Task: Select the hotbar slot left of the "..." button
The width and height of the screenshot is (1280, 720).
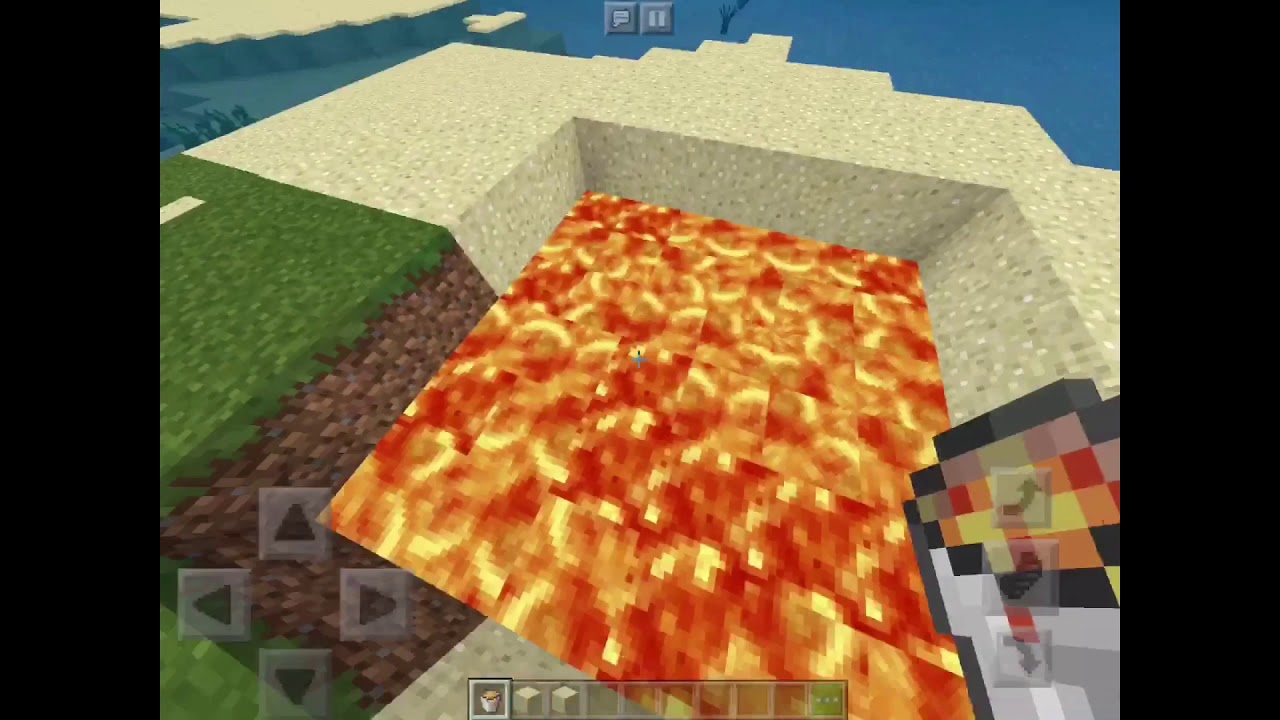Action: click(x=791, y=699)
